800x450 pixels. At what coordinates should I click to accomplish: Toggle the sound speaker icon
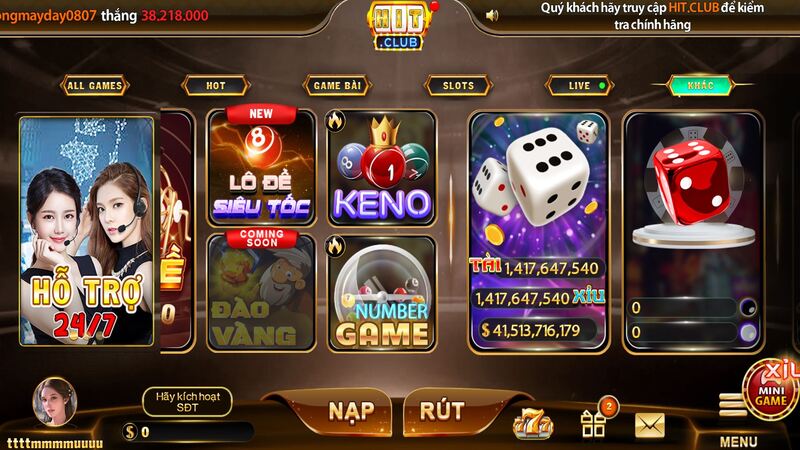[x=491, y=15]
